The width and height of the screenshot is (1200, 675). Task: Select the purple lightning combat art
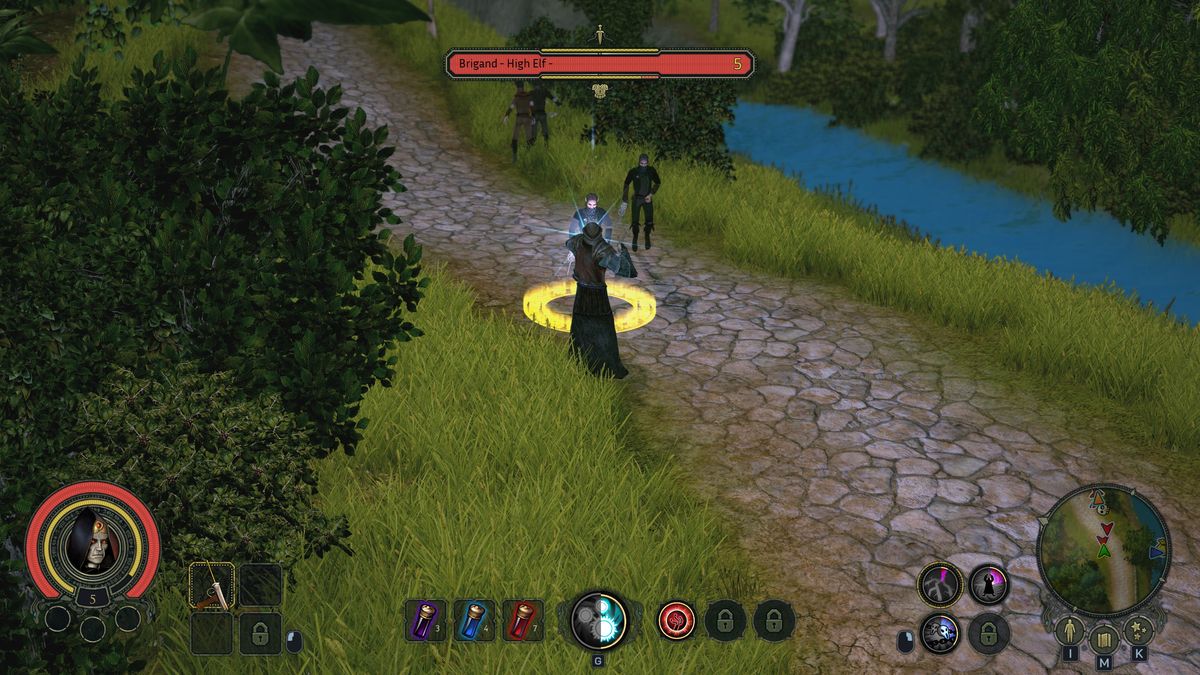(x=940, y=584)
